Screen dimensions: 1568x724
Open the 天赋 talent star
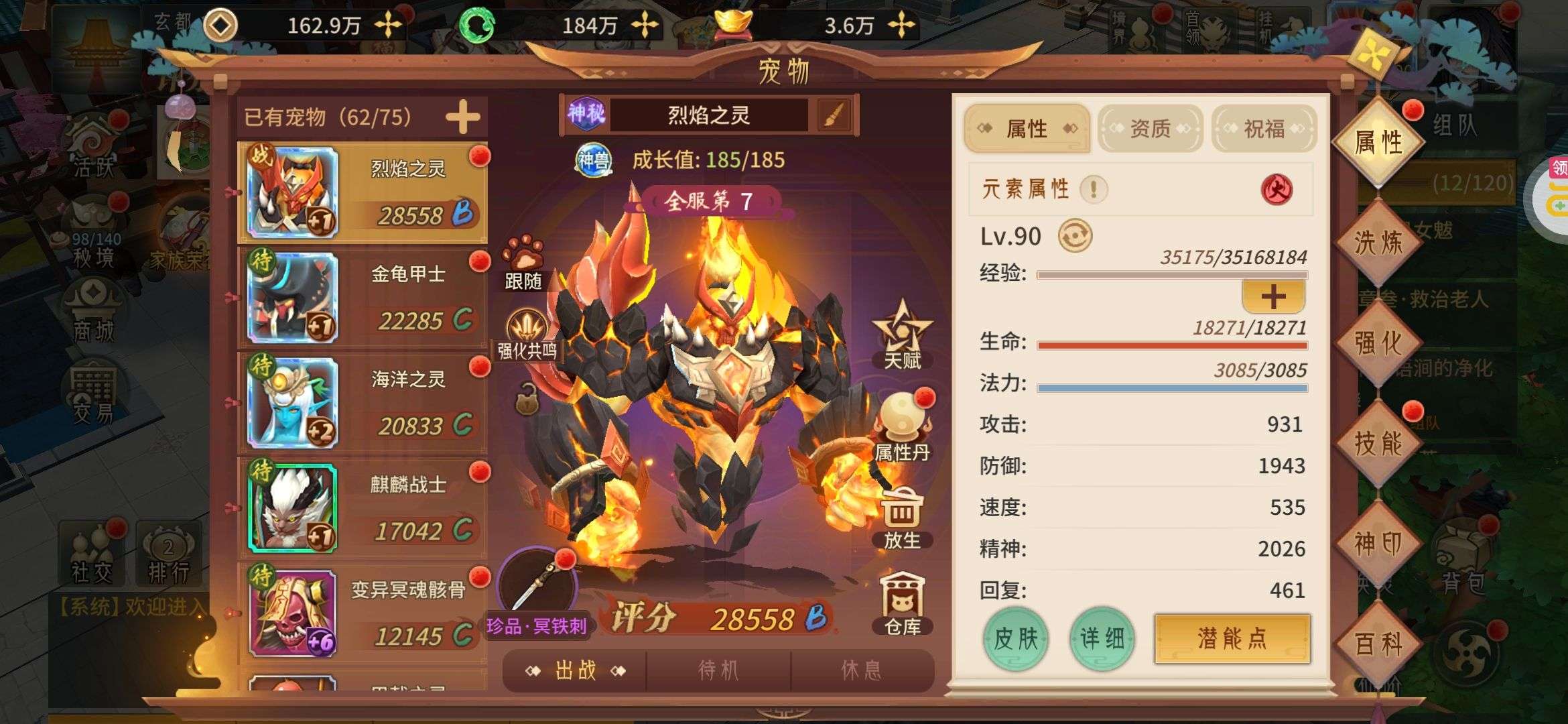coord(902,333)
